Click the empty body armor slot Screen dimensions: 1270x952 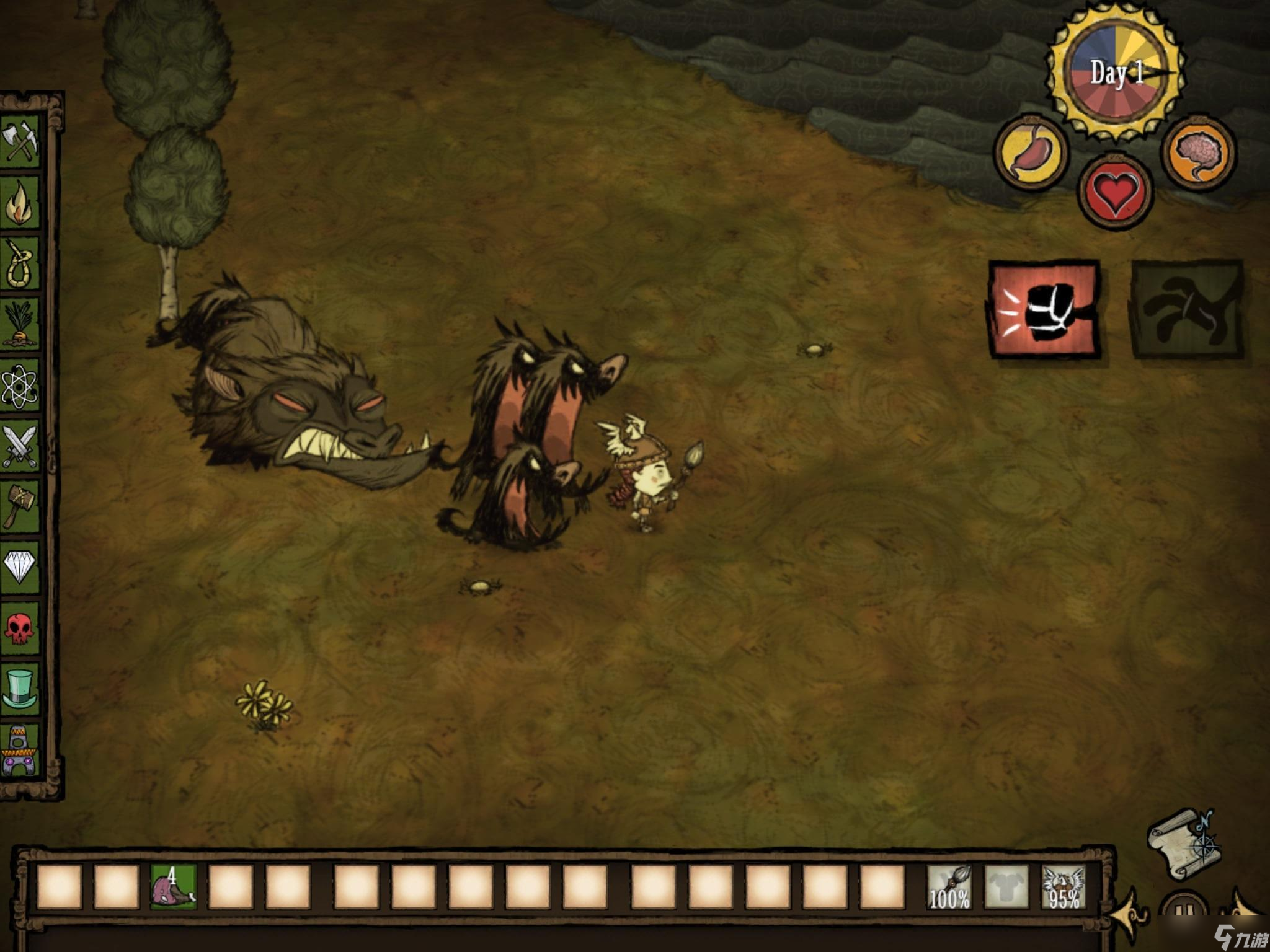[1006, 887]
